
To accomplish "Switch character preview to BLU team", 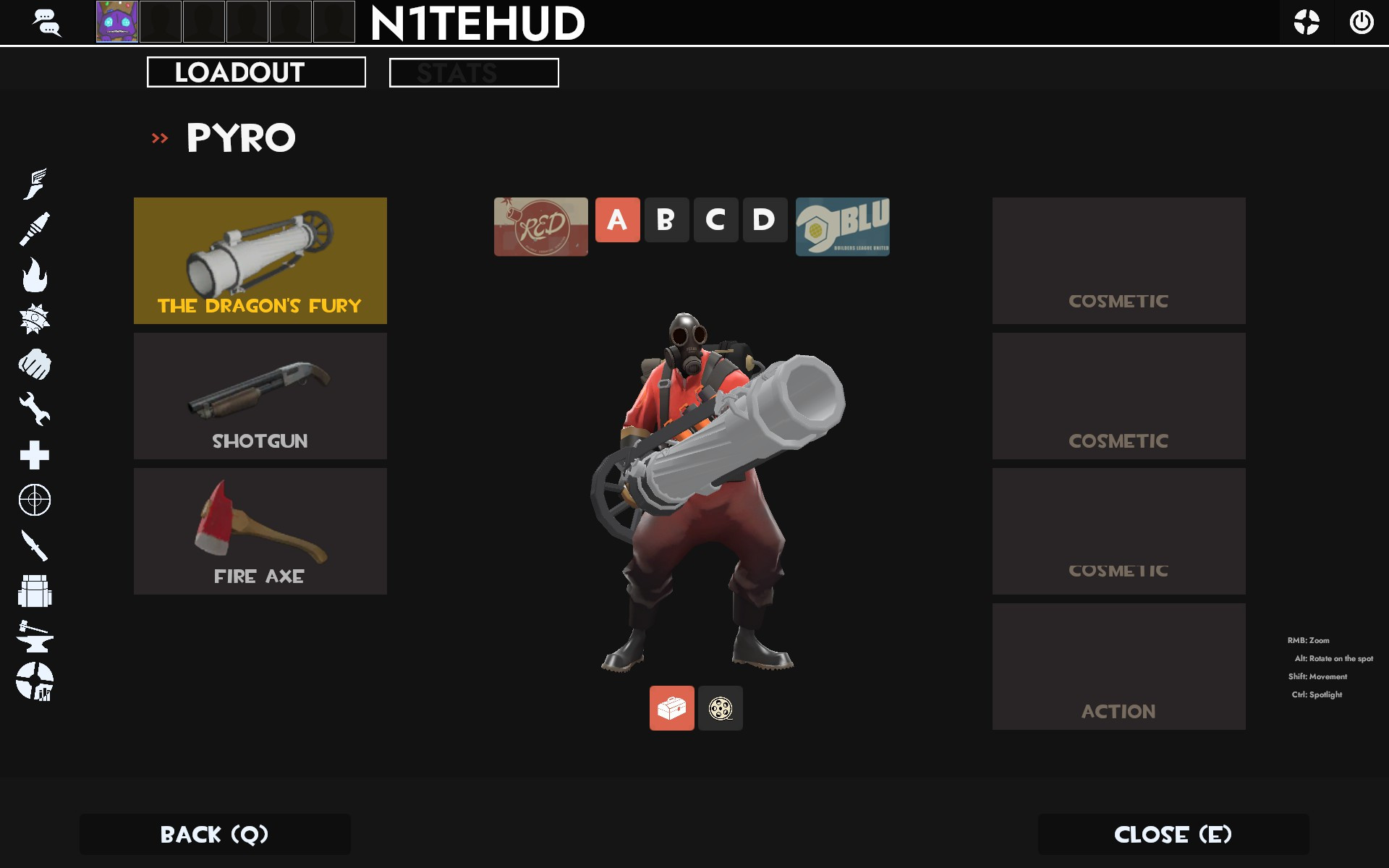I will tap(842, 226).
